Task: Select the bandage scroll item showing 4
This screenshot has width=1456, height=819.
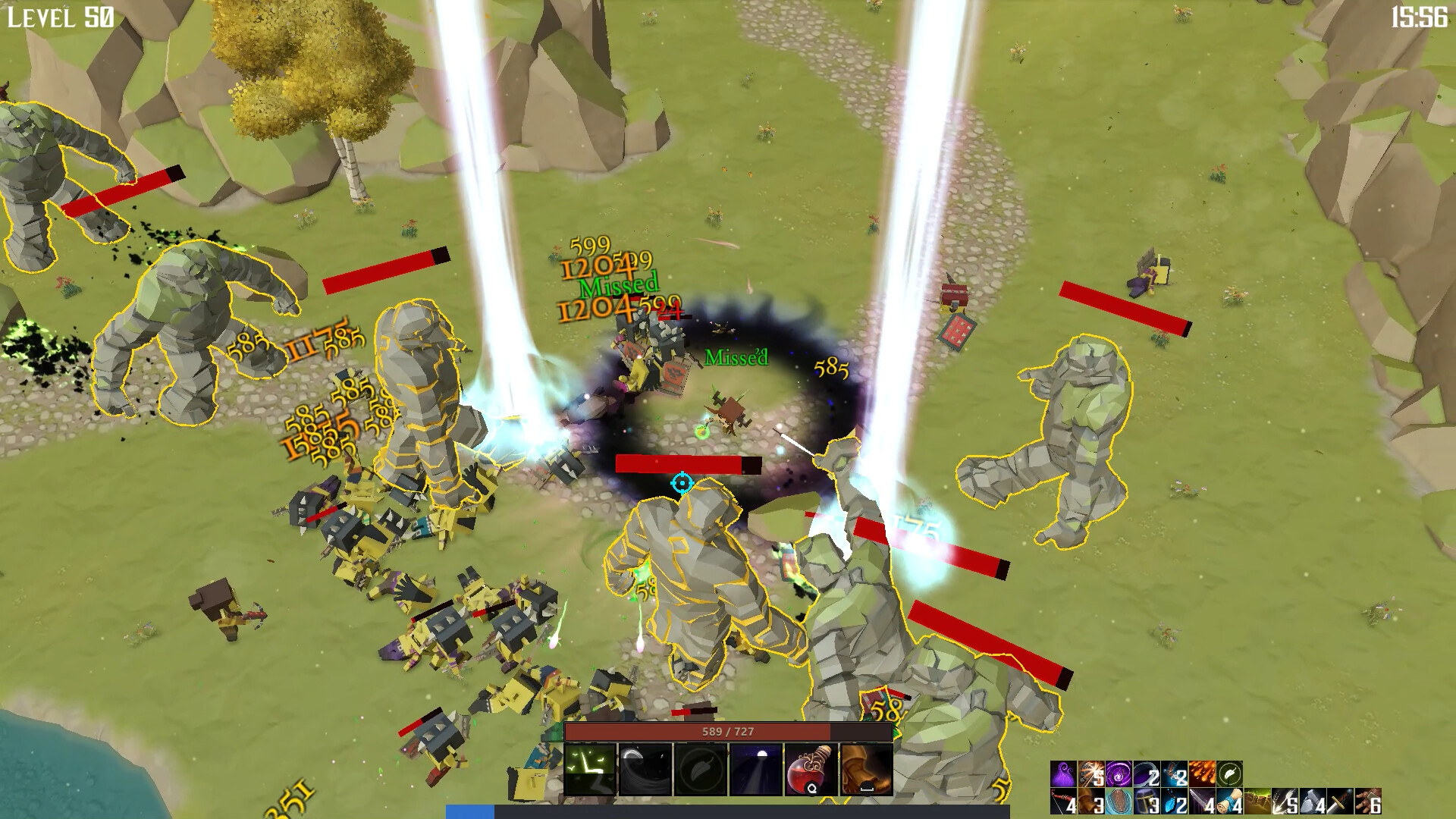Action: click(x=1228, y=804)
